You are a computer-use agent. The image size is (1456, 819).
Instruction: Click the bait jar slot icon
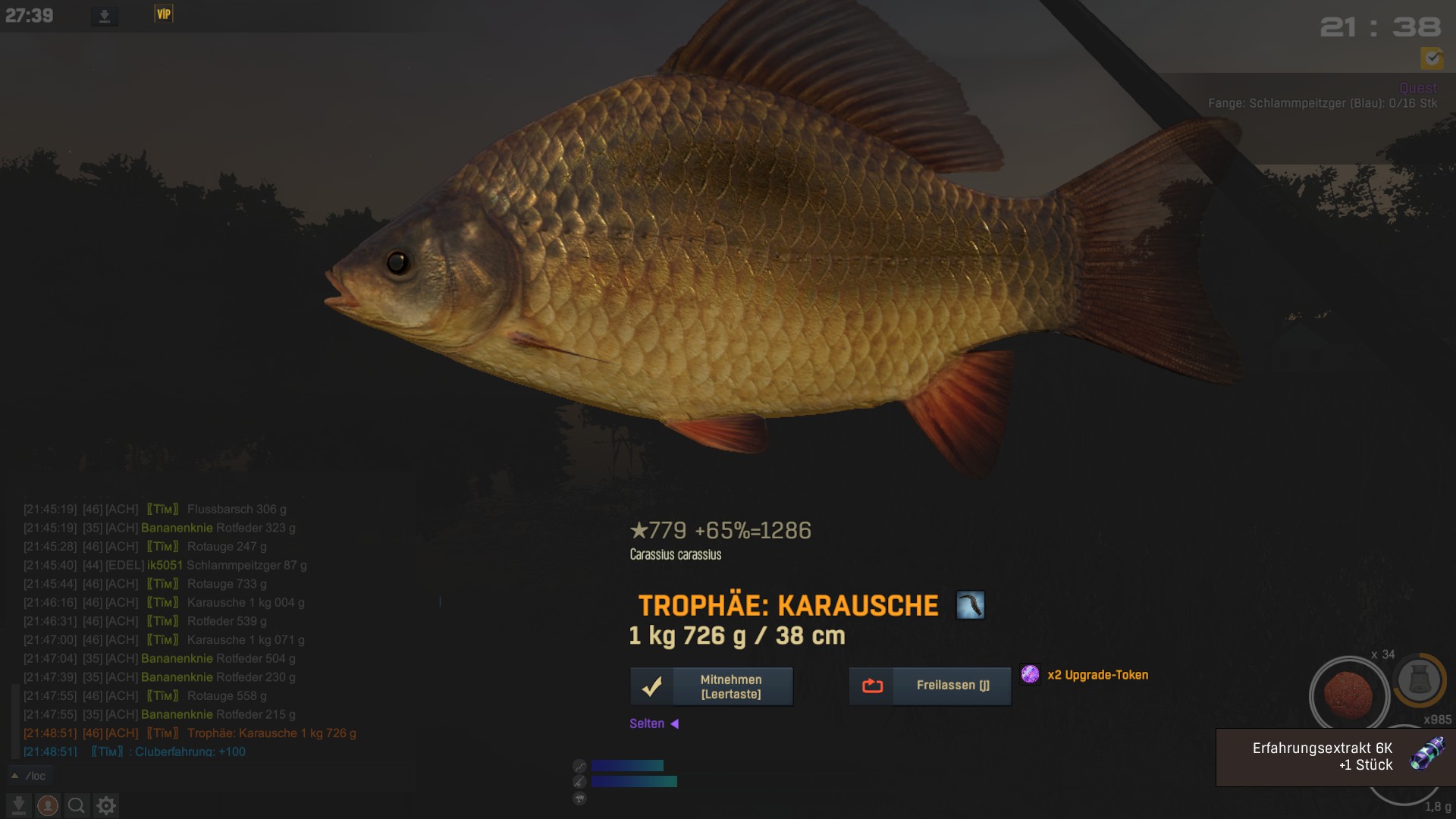coord(1419,679)
